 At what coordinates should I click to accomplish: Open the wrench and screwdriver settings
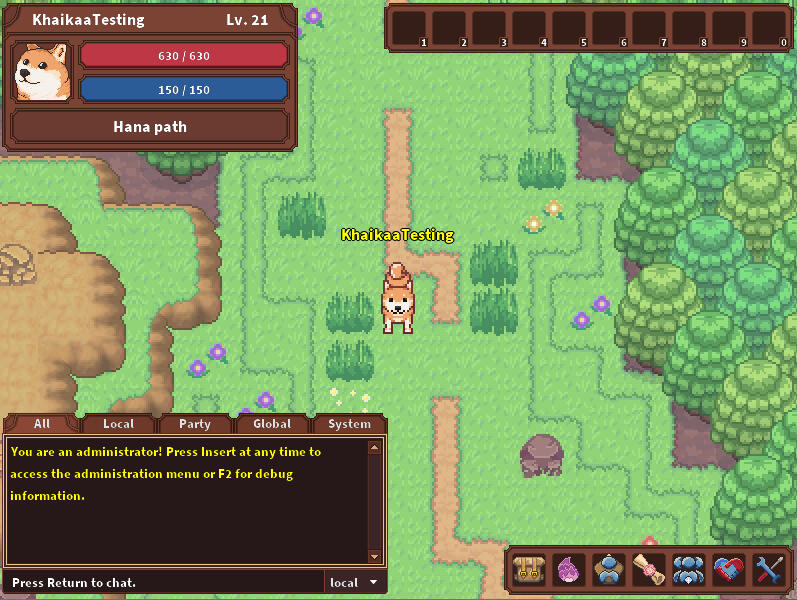[768, 570]
